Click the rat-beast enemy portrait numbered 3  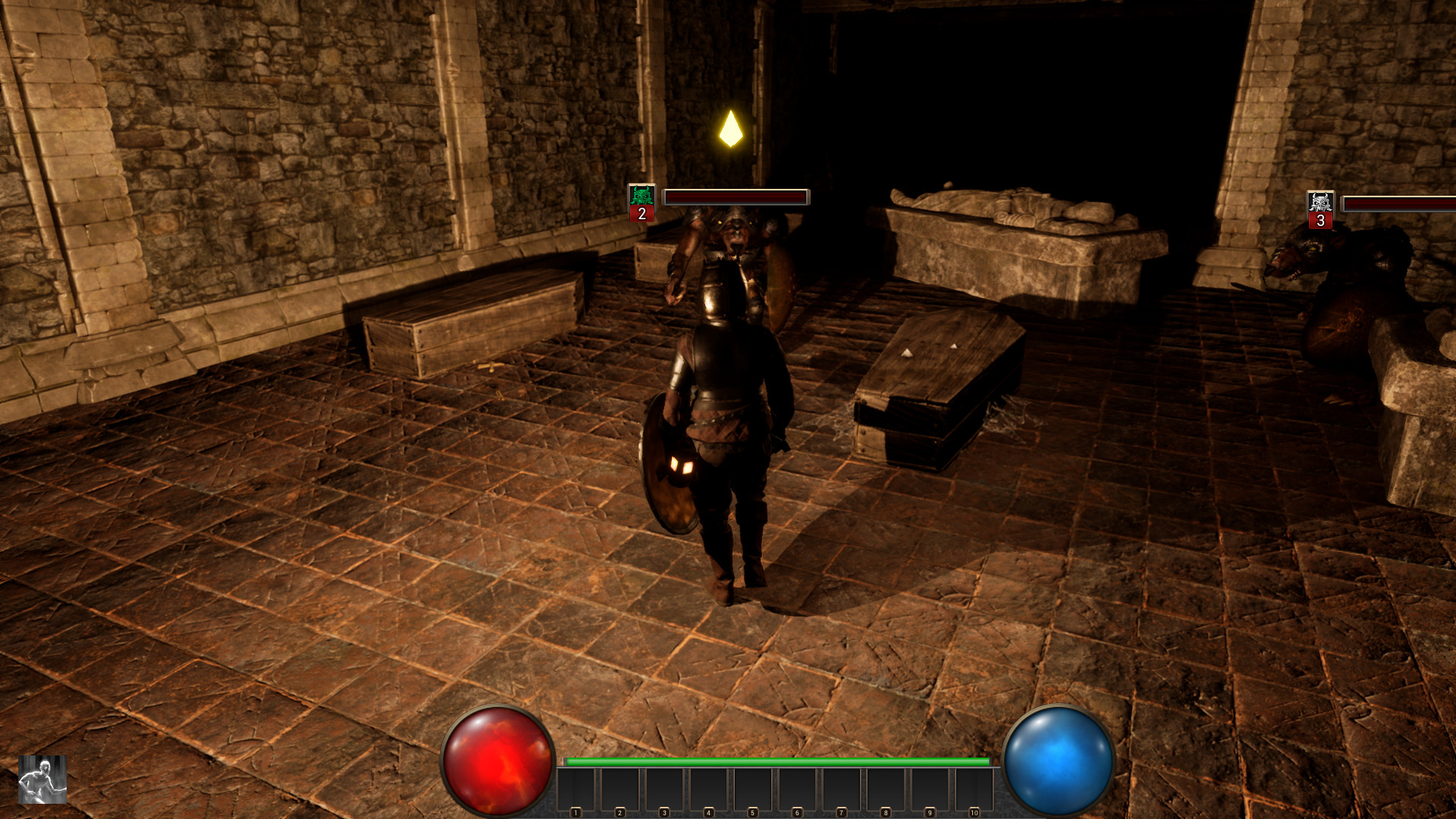coord(1321,202)
